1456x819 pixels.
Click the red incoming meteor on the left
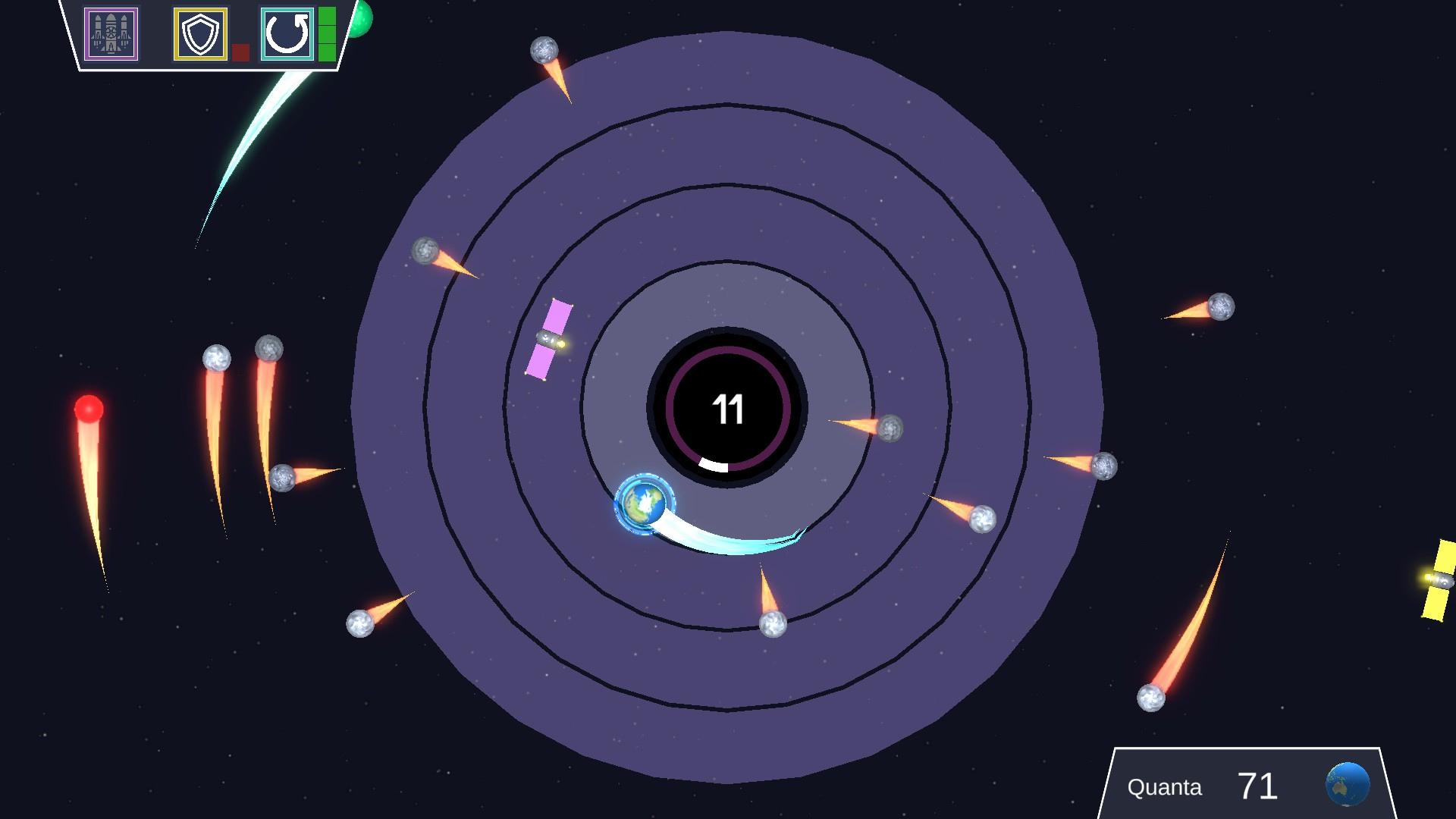coord(88,409)
